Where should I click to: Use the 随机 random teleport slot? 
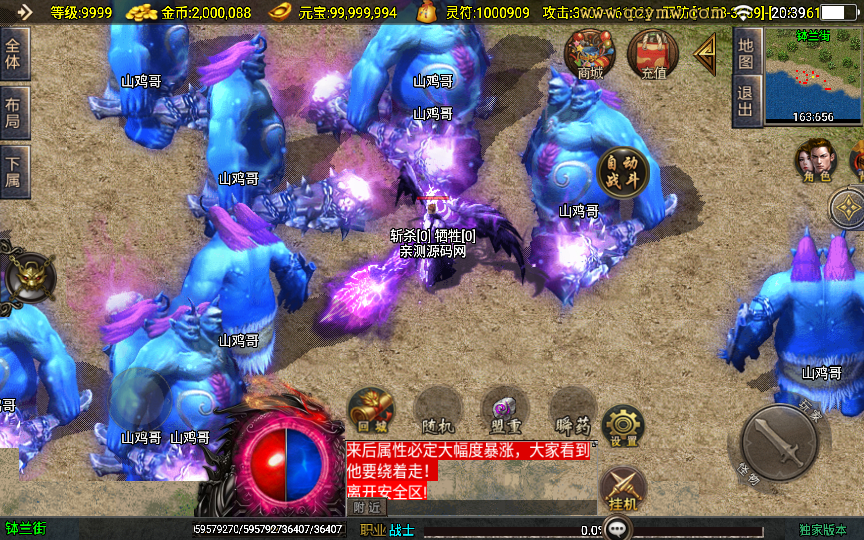pyautogui.click(x=436, y=411)
